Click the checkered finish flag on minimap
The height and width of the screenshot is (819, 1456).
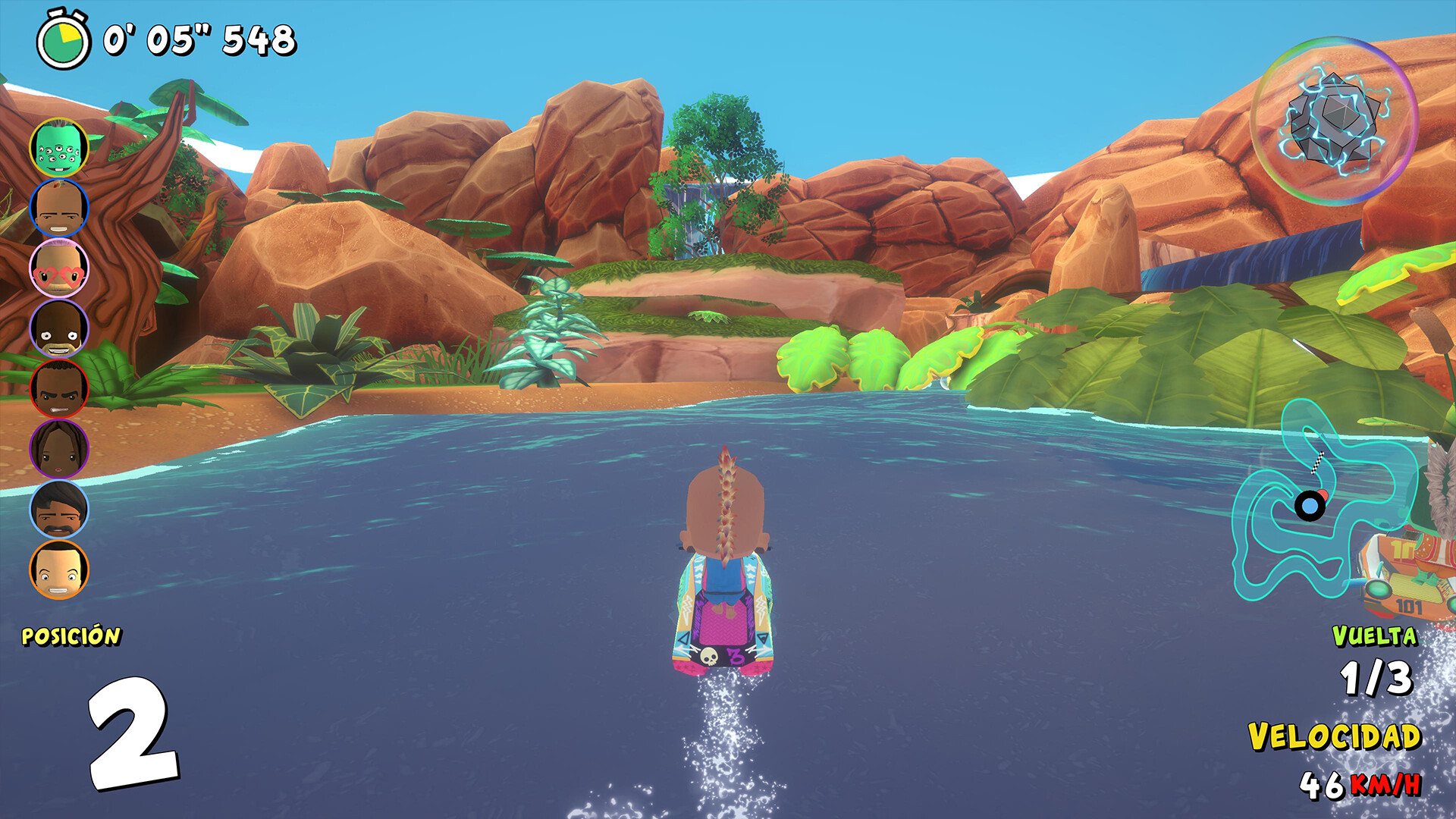click(x=1316, y=463)
